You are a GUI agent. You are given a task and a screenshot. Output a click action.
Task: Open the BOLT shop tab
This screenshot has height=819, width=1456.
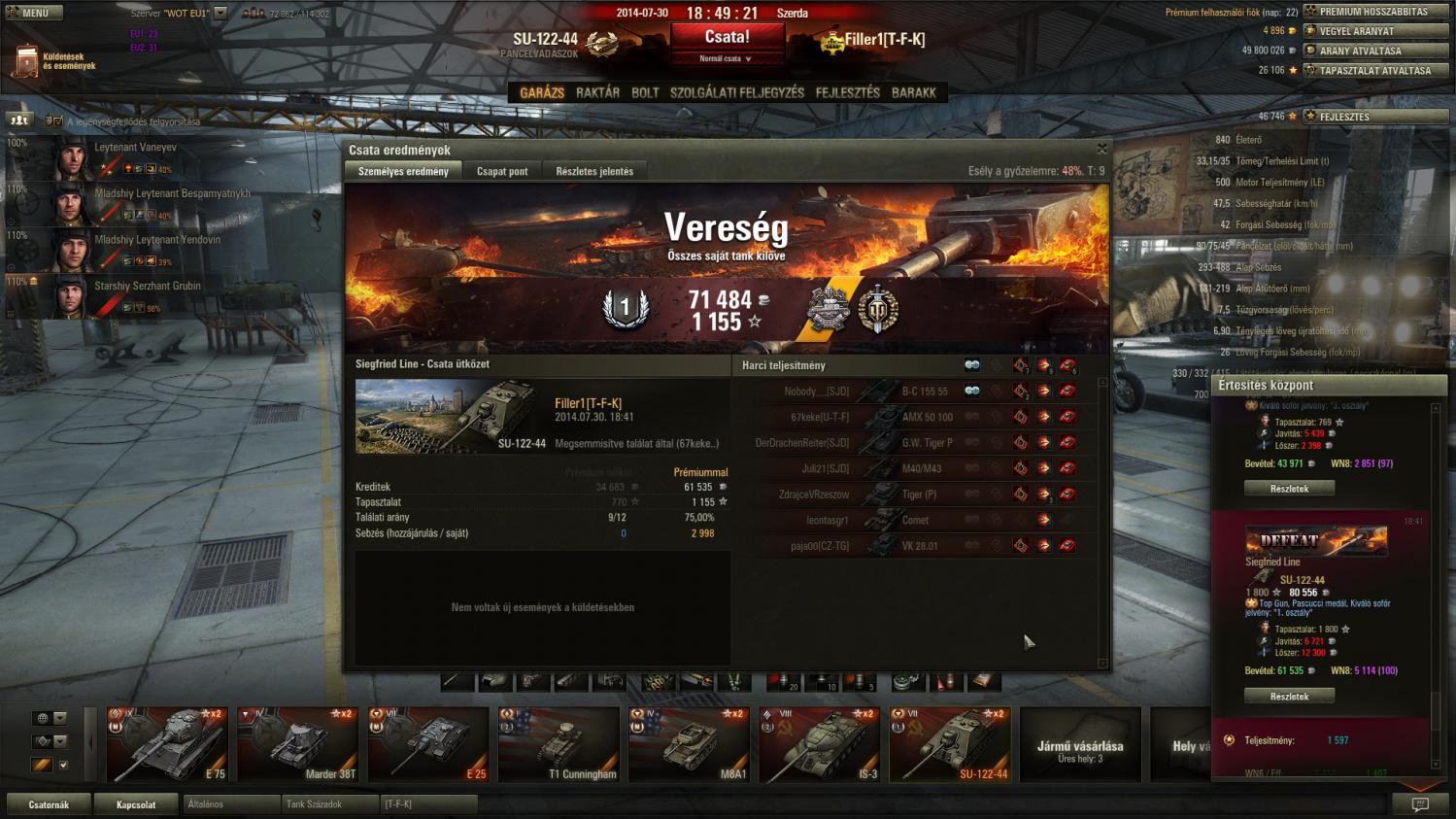coord(645,93)
